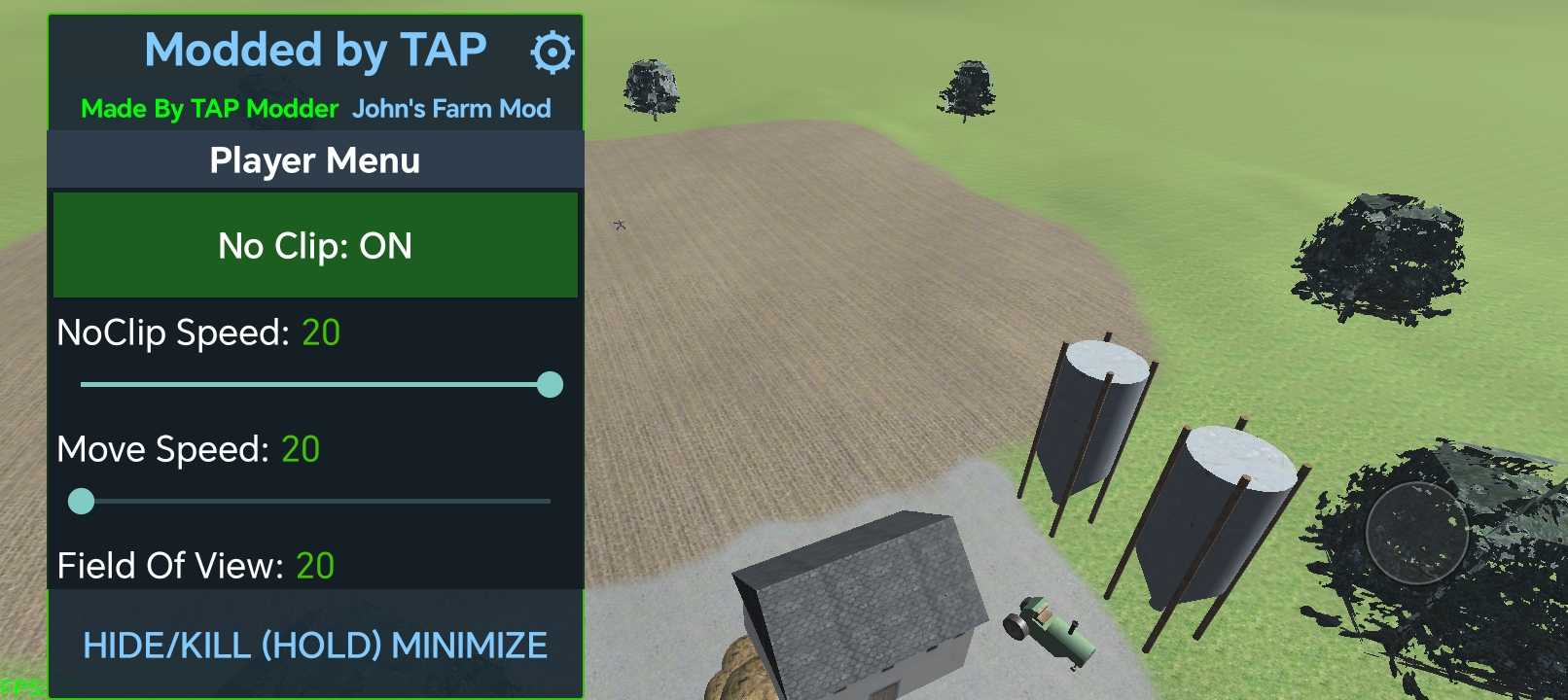This screenshot has width=1568, height=700.
Task: Open the gear settings icon
Action: 552,52
